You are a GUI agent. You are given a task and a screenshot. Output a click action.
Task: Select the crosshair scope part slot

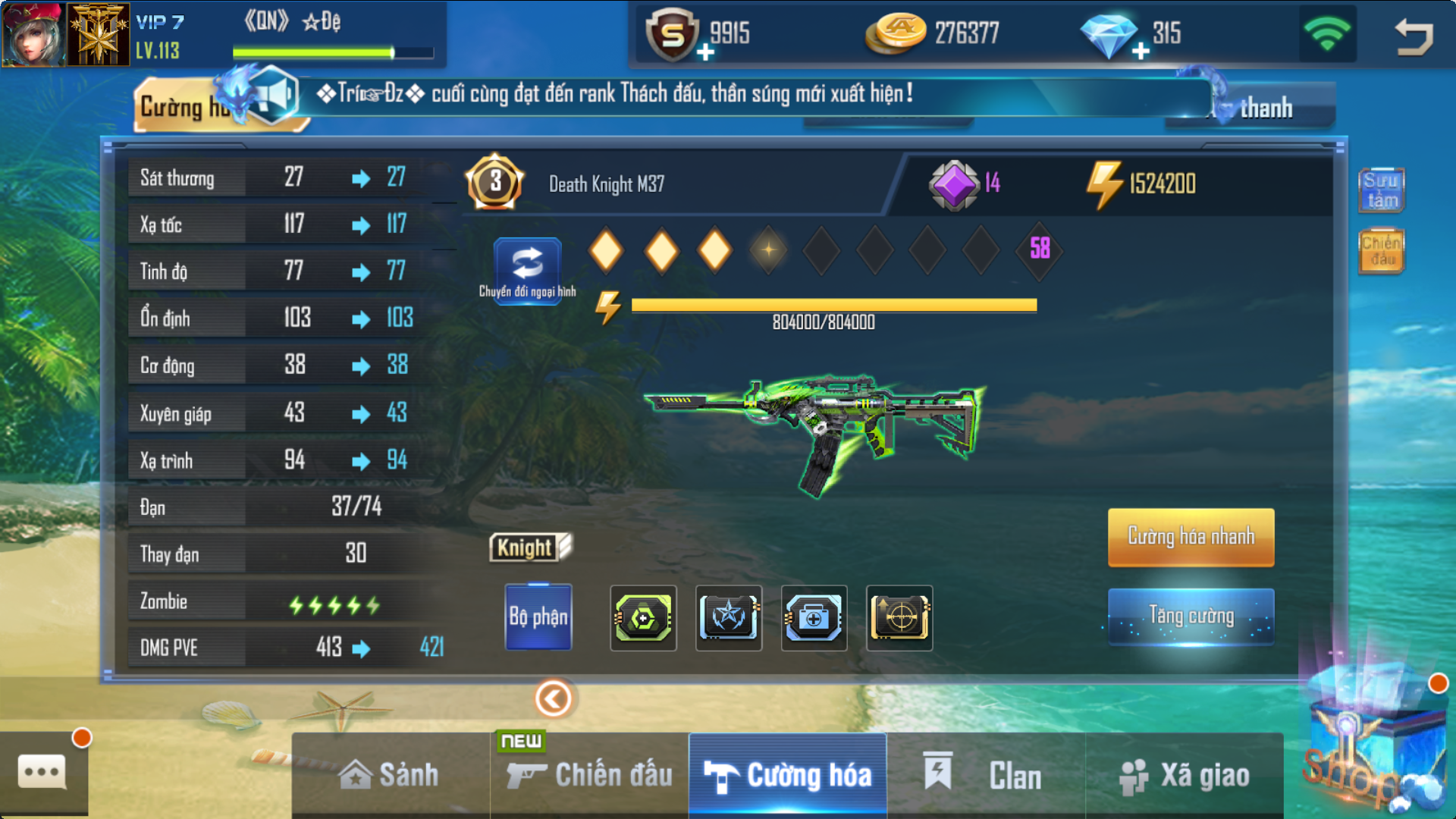[899, 618]
